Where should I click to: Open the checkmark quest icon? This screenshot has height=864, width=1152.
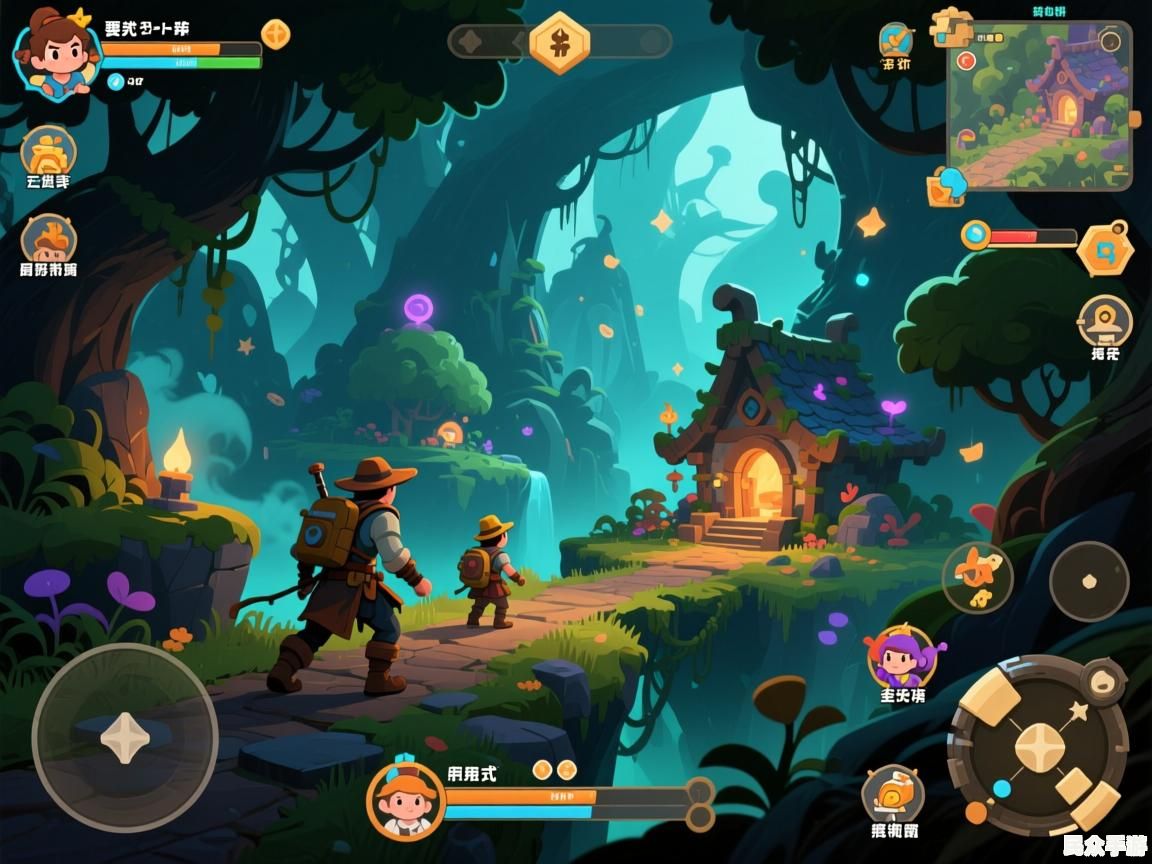tap(895, 40)
